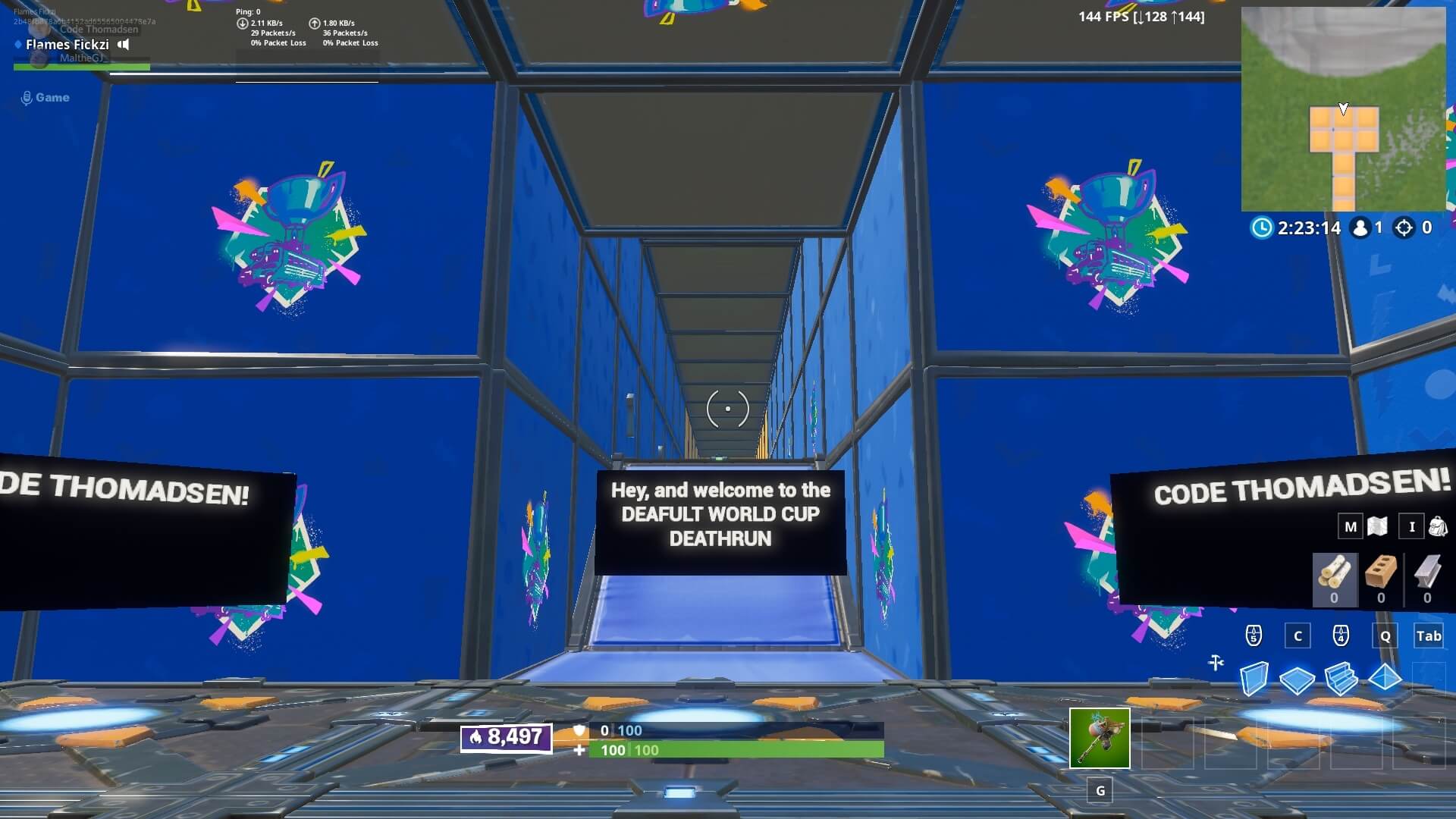Collapse the network stats overlay
Viewport: 1456px width, 819px height.
[x=303, y=27]
